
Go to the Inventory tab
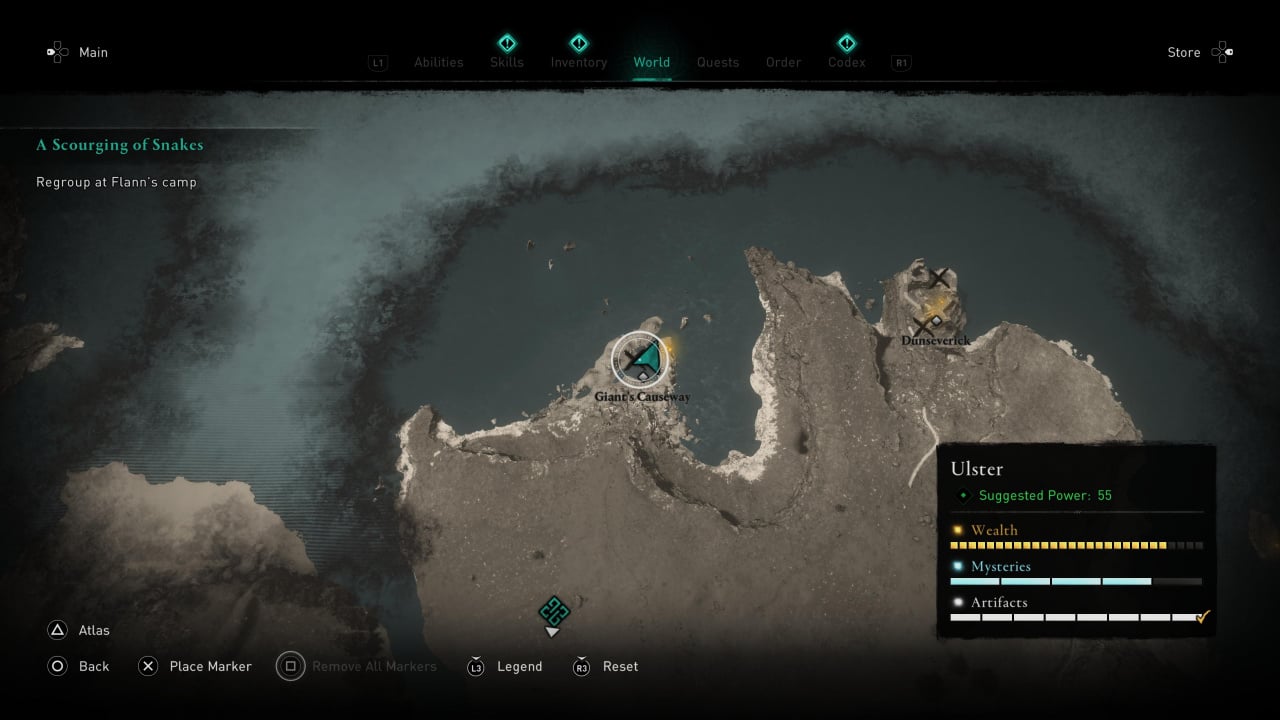pyautogui.click(x=578, y=62)
